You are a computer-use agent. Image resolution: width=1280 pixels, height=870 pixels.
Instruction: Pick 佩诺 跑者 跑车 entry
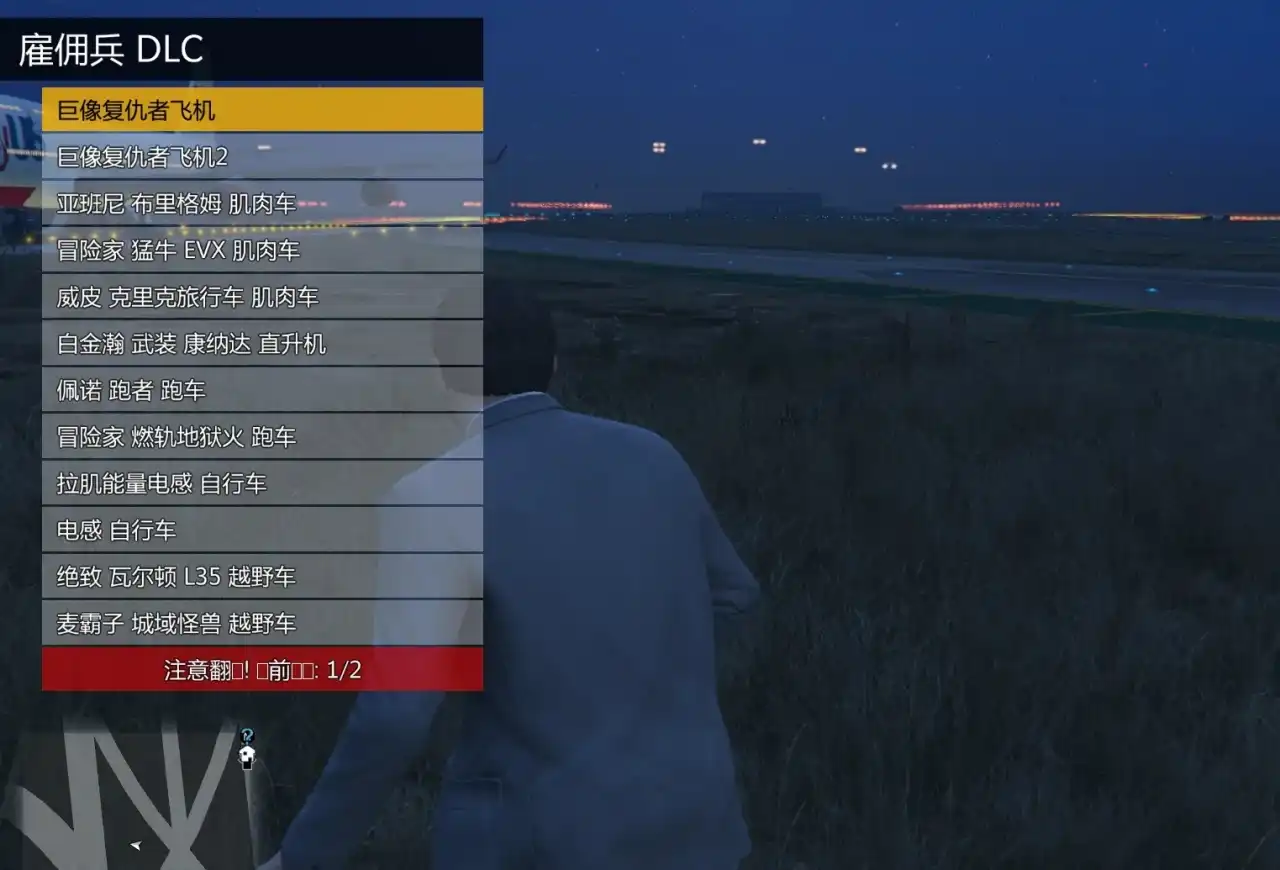(262, 390)
